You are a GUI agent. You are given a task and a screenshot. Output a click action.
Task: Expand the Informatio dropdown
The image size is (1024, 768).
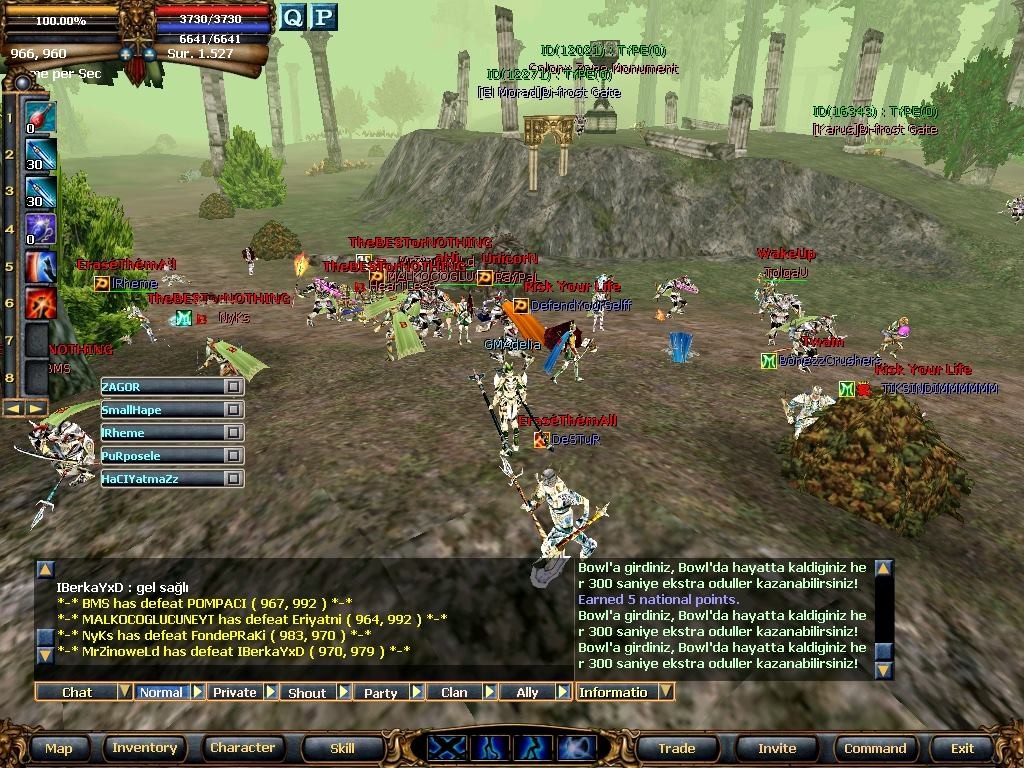[665, 692]
